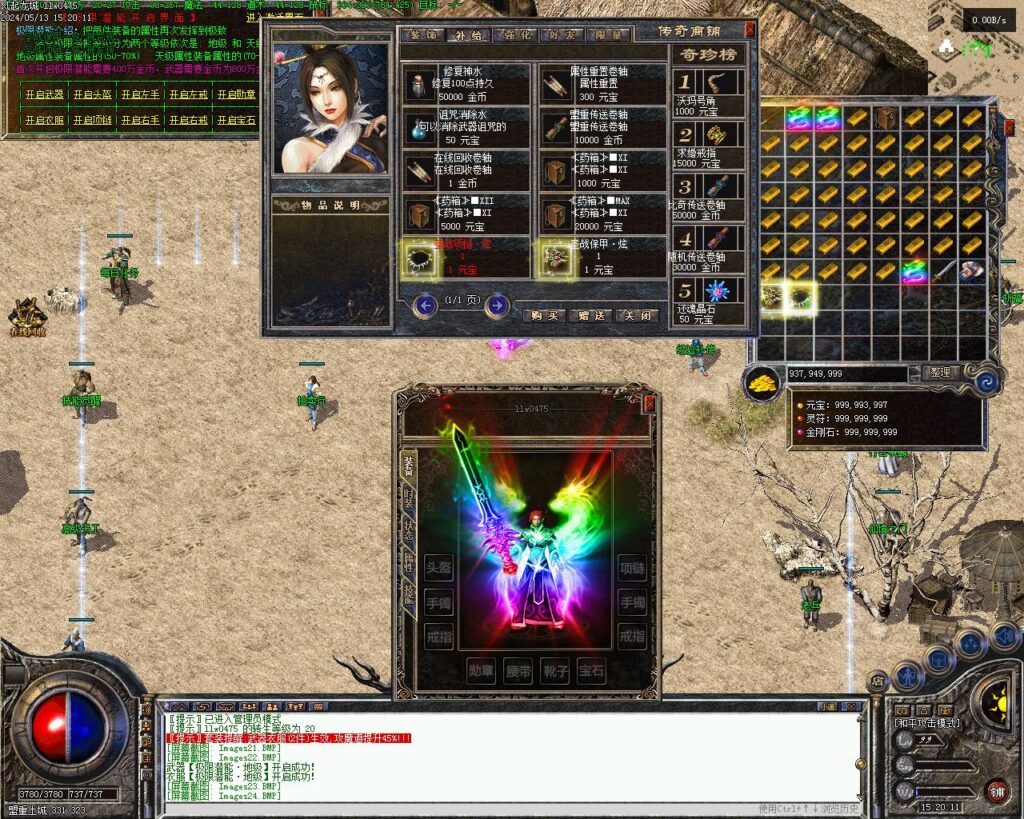Select the 还魂晶石 ranked item
The height and width of the screenshot is (819, 1024).
pyautogui.click(x=708, y=302)
